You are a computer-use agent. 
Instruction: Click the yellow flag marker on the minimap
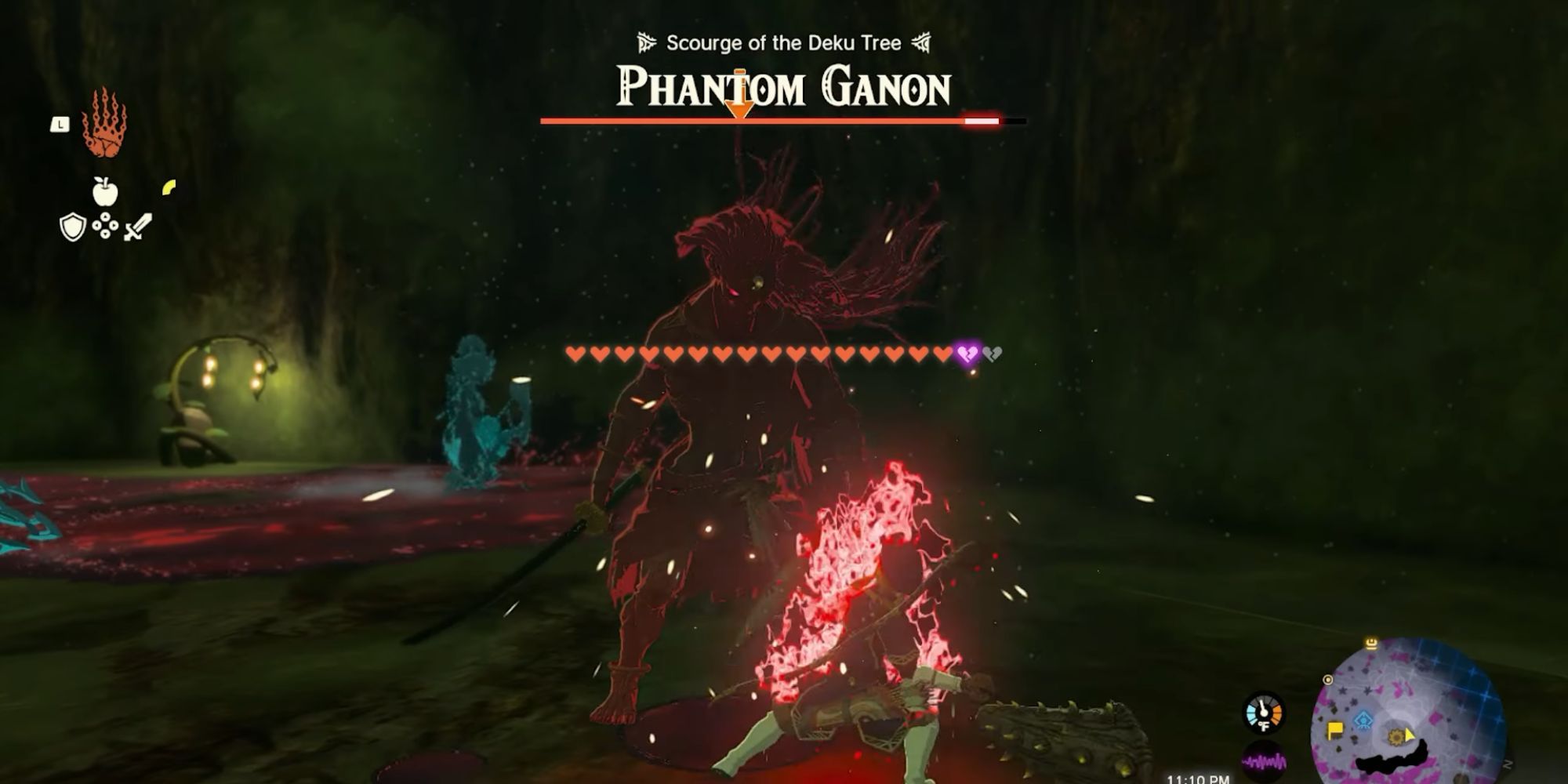[1335, 729]
